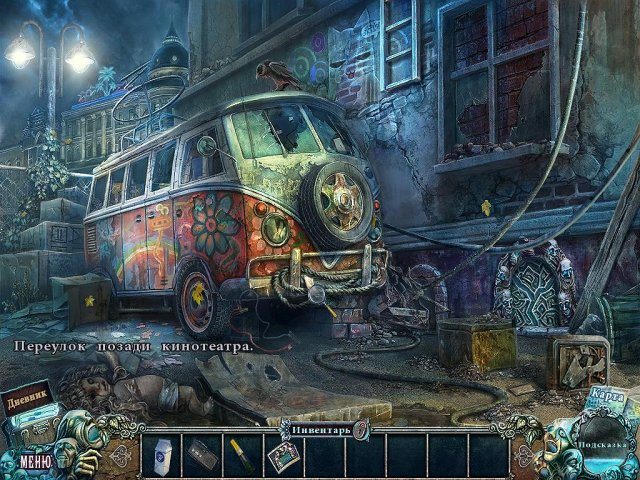
Task: Open the Карта map
Action: (607, 397)
